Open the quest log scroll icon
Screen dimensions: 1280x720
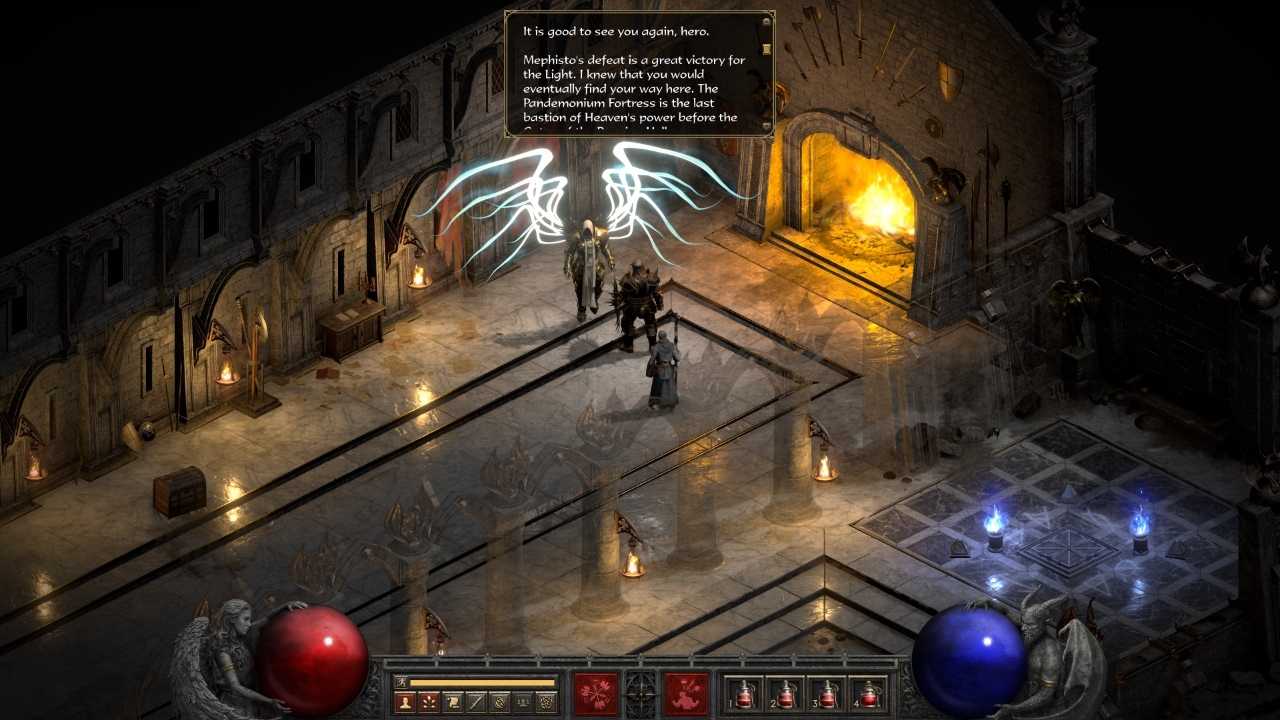pyautogui.click(x=454, y=700)
